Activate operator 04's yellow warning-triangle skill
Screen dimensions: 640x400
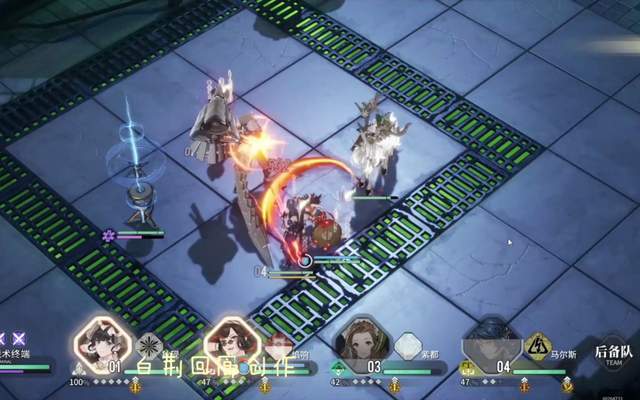(538, 346)
